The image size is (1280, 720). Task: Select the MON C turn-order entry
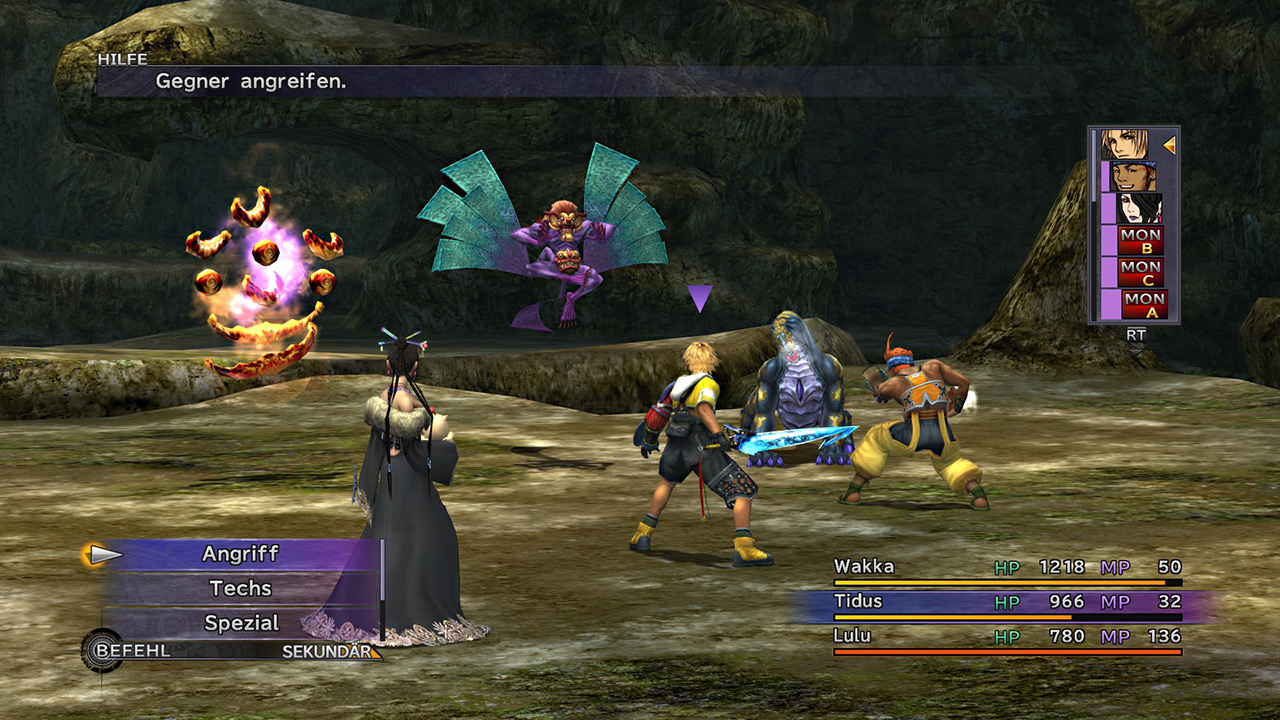tap(1141, 273)
